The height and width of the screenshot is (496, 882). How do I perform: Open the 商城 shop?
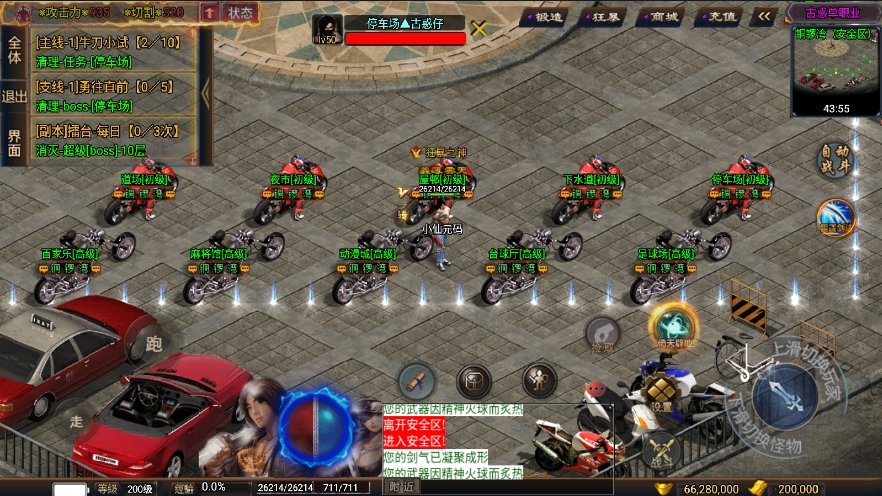(662, 16)
